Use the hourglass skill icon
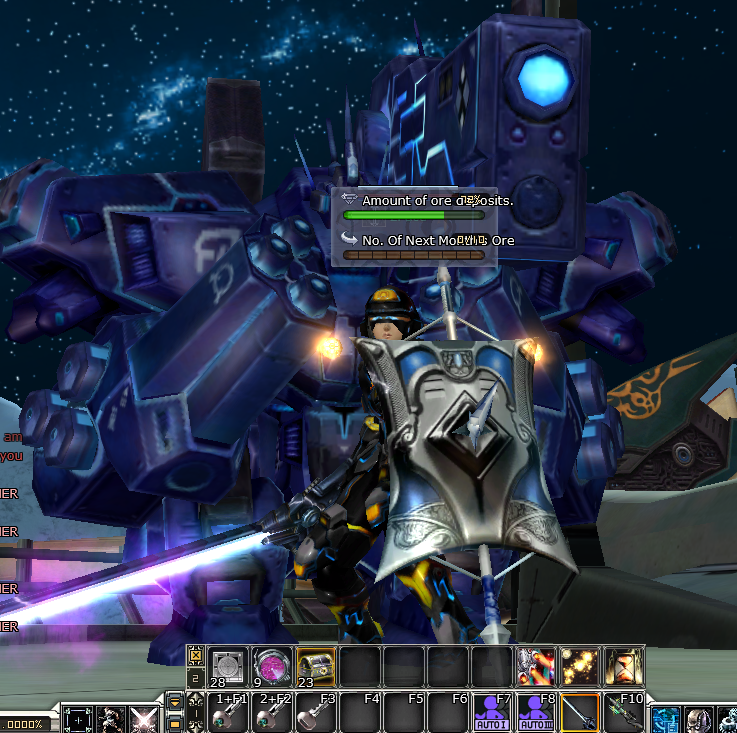This screenshot has width=737, height=733. [x=623, y=666]
